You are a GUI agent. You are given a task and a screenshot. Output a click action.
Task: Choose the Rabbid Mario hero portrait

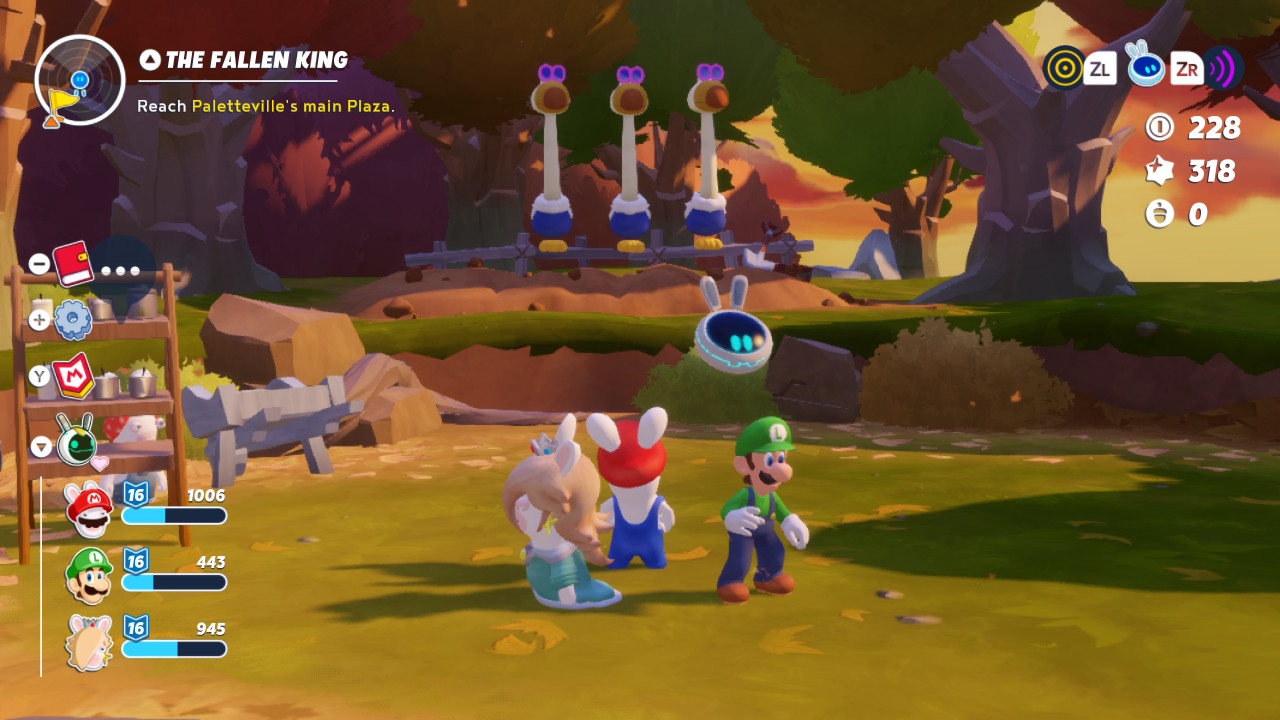(89, 508)
